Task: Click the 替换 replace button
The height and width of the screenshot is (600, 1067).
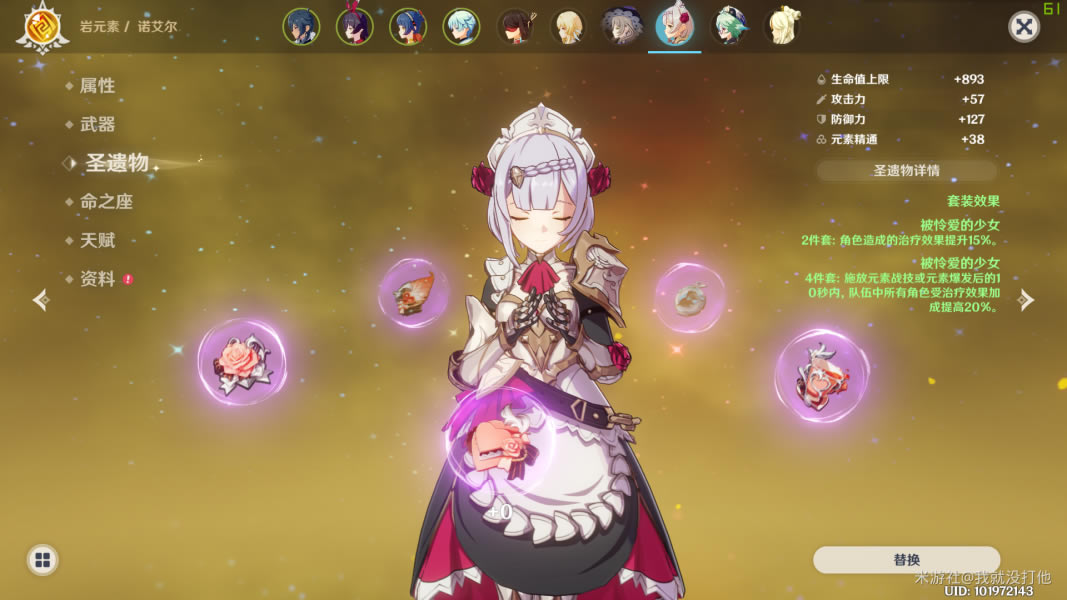Action: click(906, 560)
